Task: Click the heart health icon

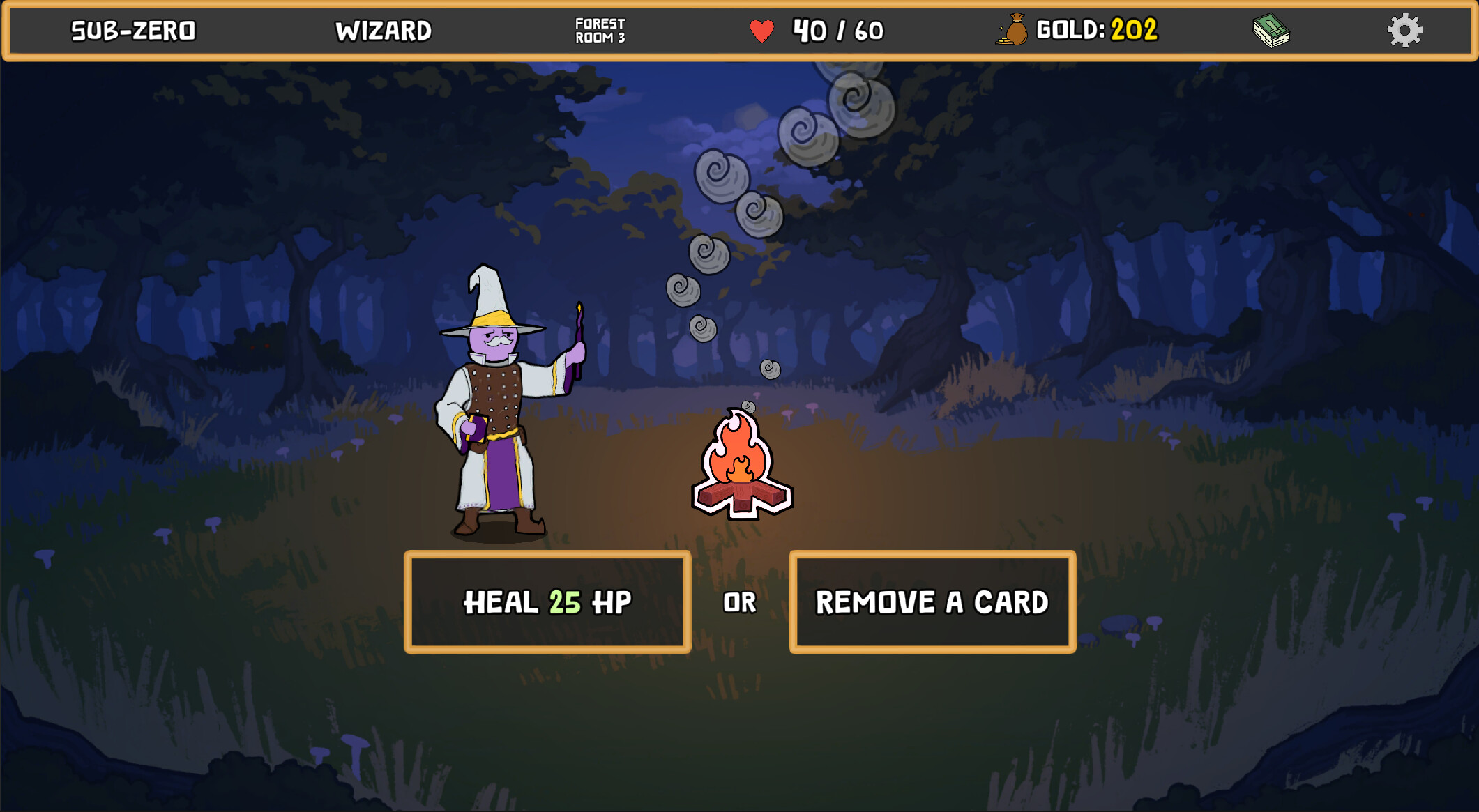Action: [761, 31]
